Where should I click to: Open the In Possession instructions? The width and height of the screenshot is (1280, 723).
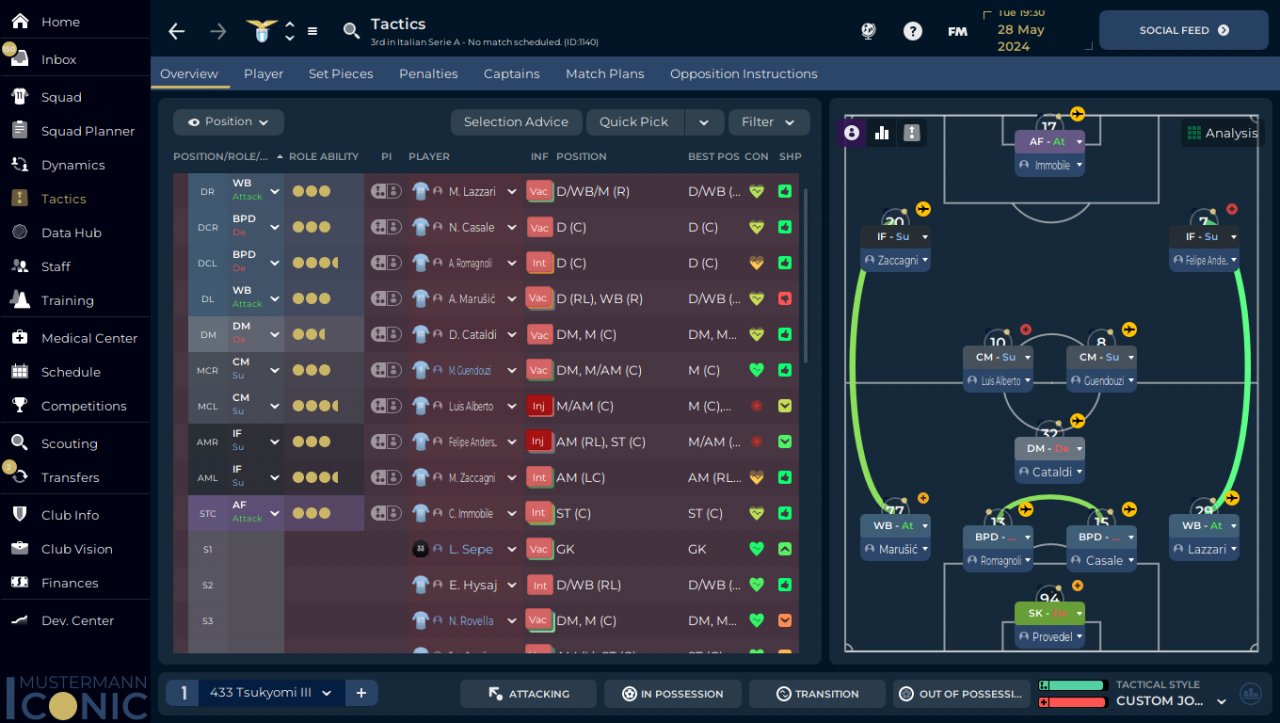(x=672, y=694)
